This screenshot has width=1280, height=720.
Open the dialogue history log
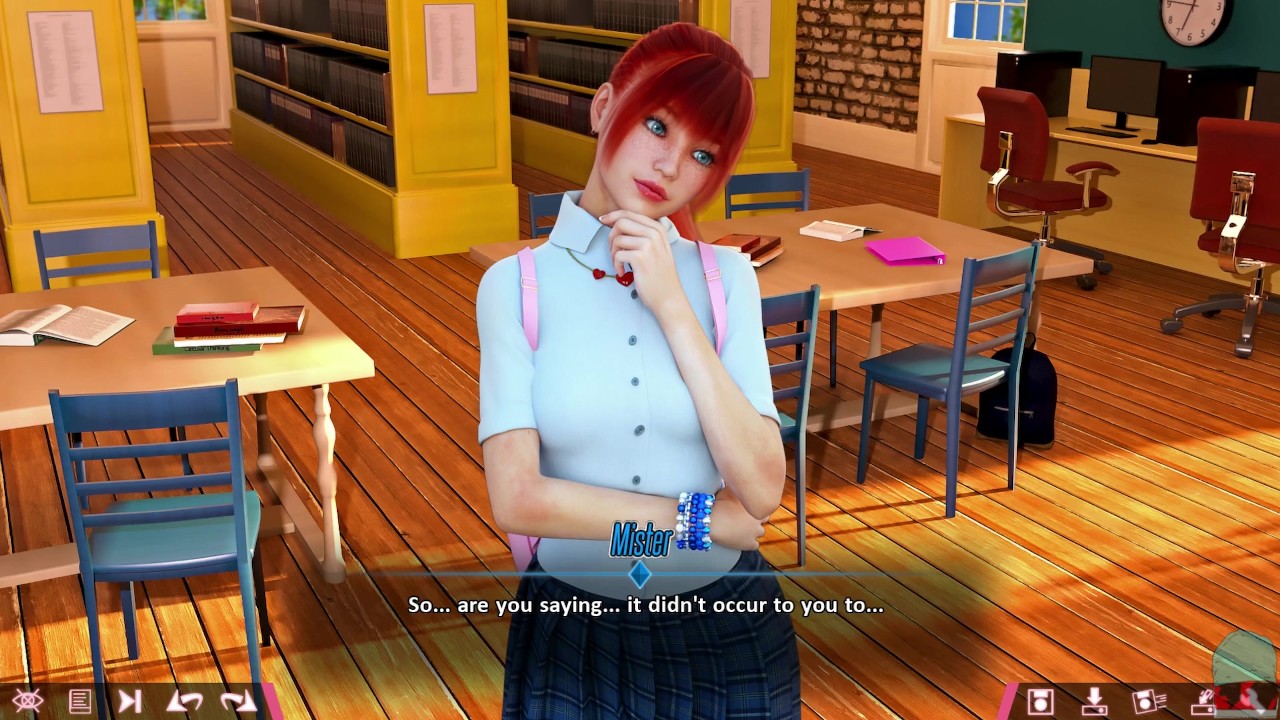[x=80, y=701]
